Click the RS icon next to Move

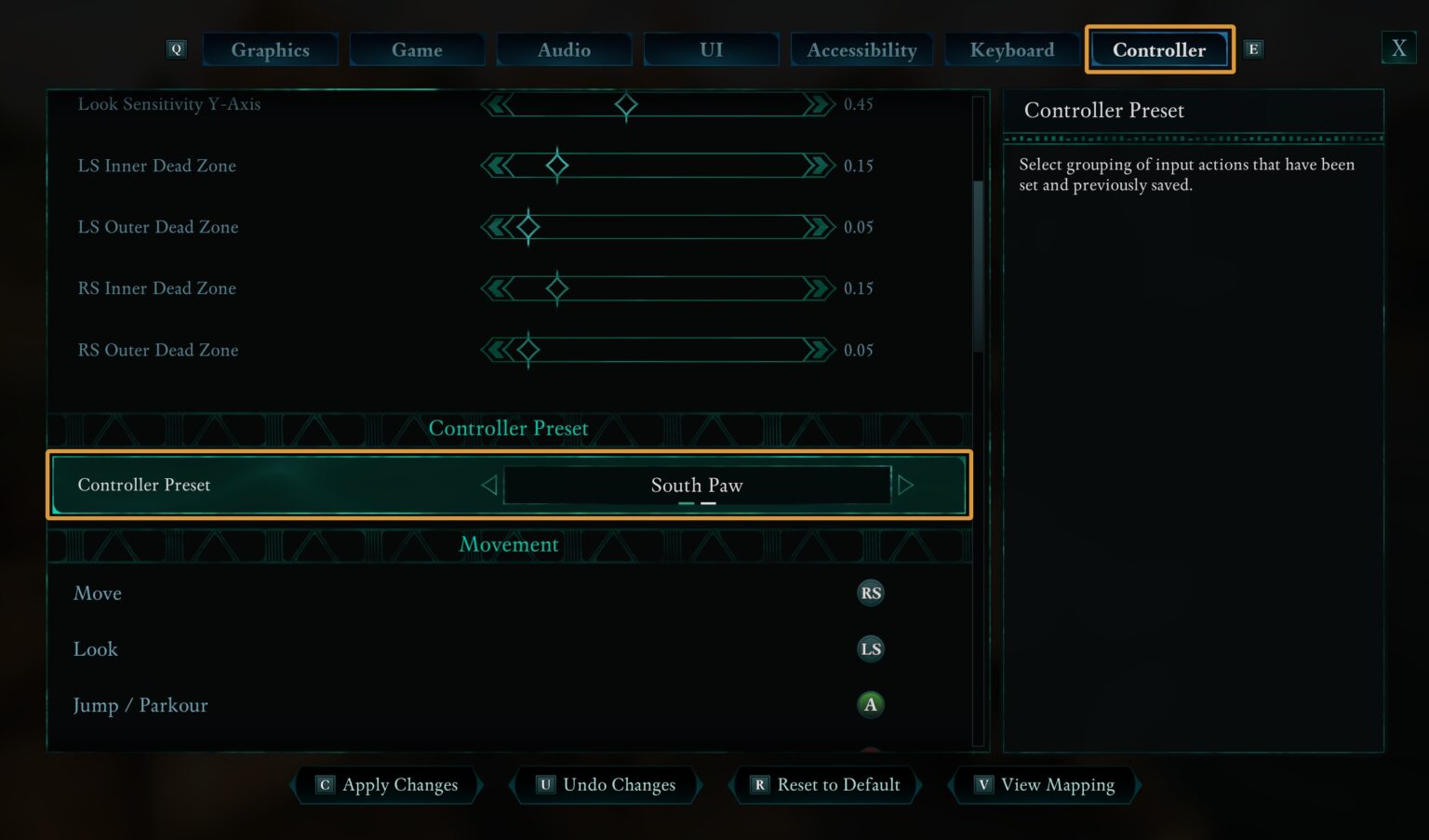pyautogui.click(x=870, y=593)
